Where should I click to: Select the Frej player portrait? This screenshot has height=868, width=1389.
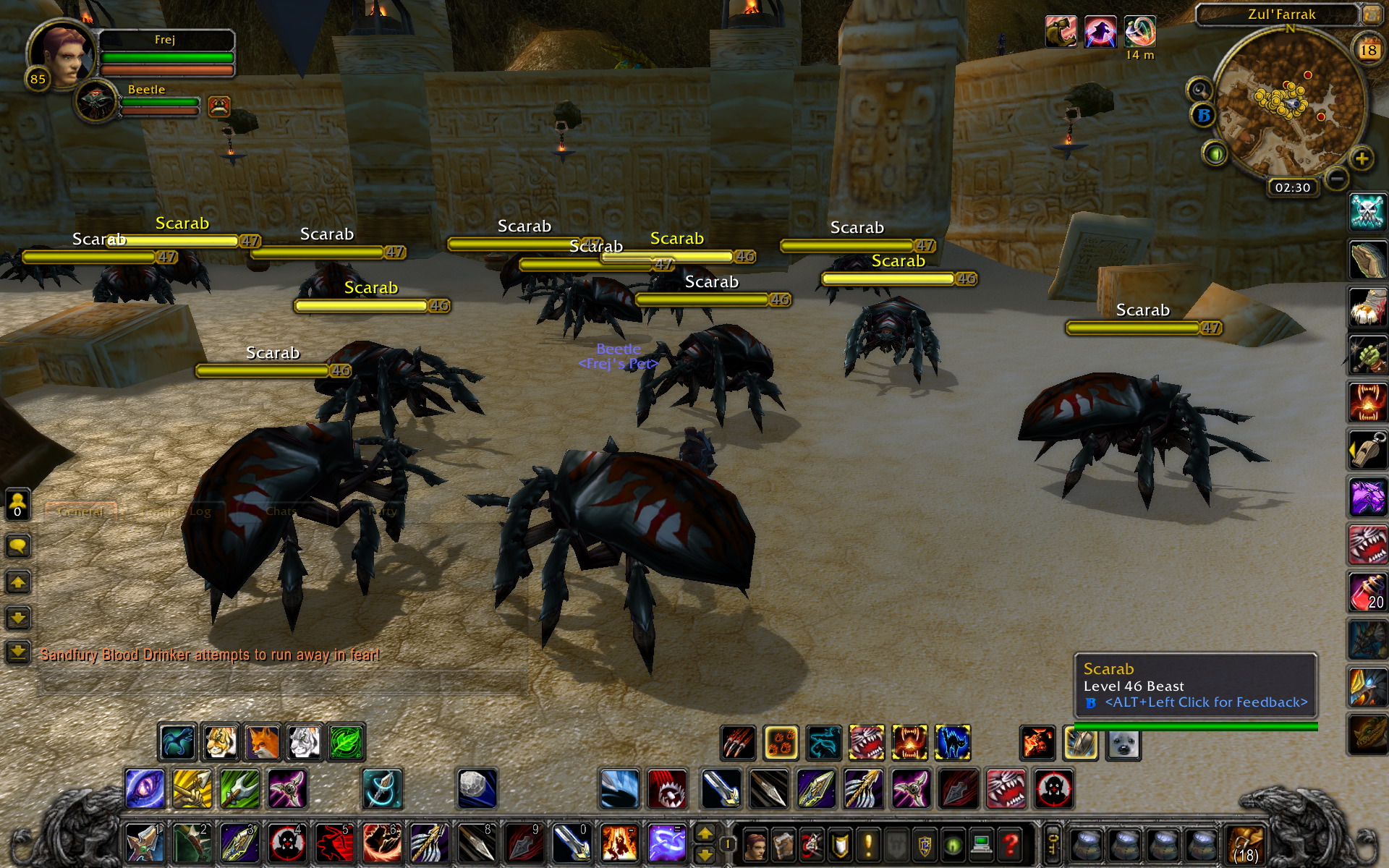tap(62, 55)
